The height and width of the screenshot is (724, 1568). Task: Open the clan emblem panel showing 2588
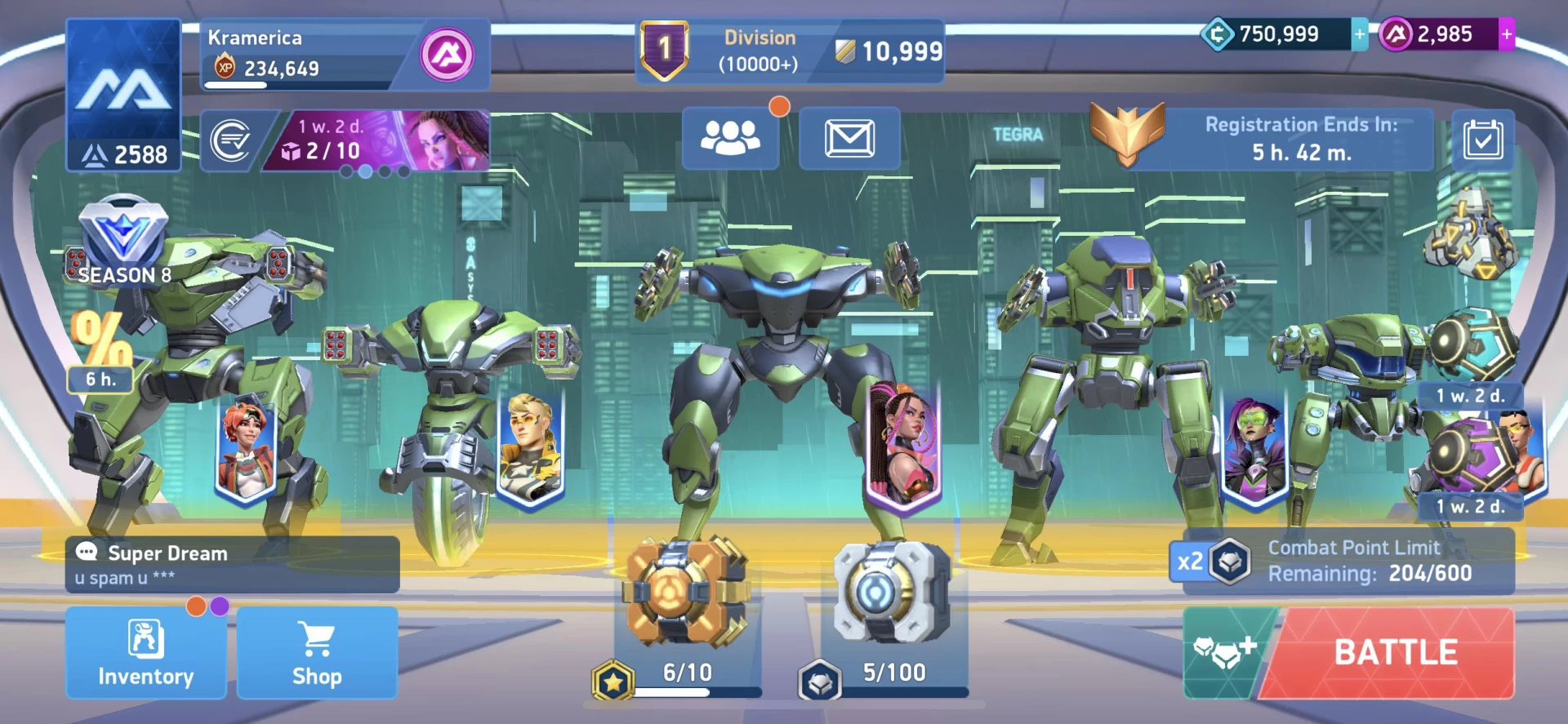click(x=123, y=94)
